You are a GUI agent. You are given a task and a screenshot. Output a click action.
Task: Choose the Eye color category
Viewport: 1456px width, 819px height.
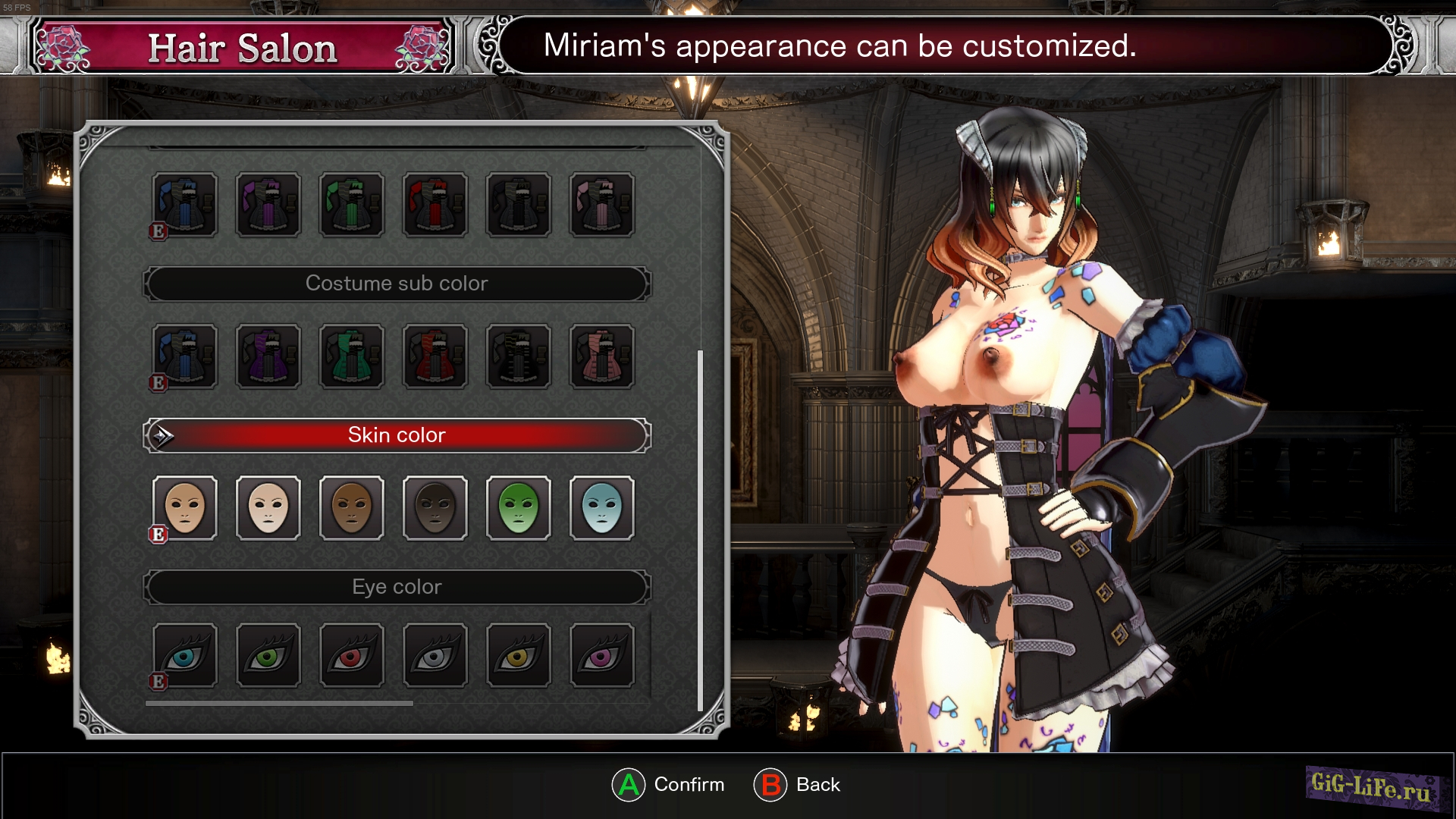pos(397,587)
